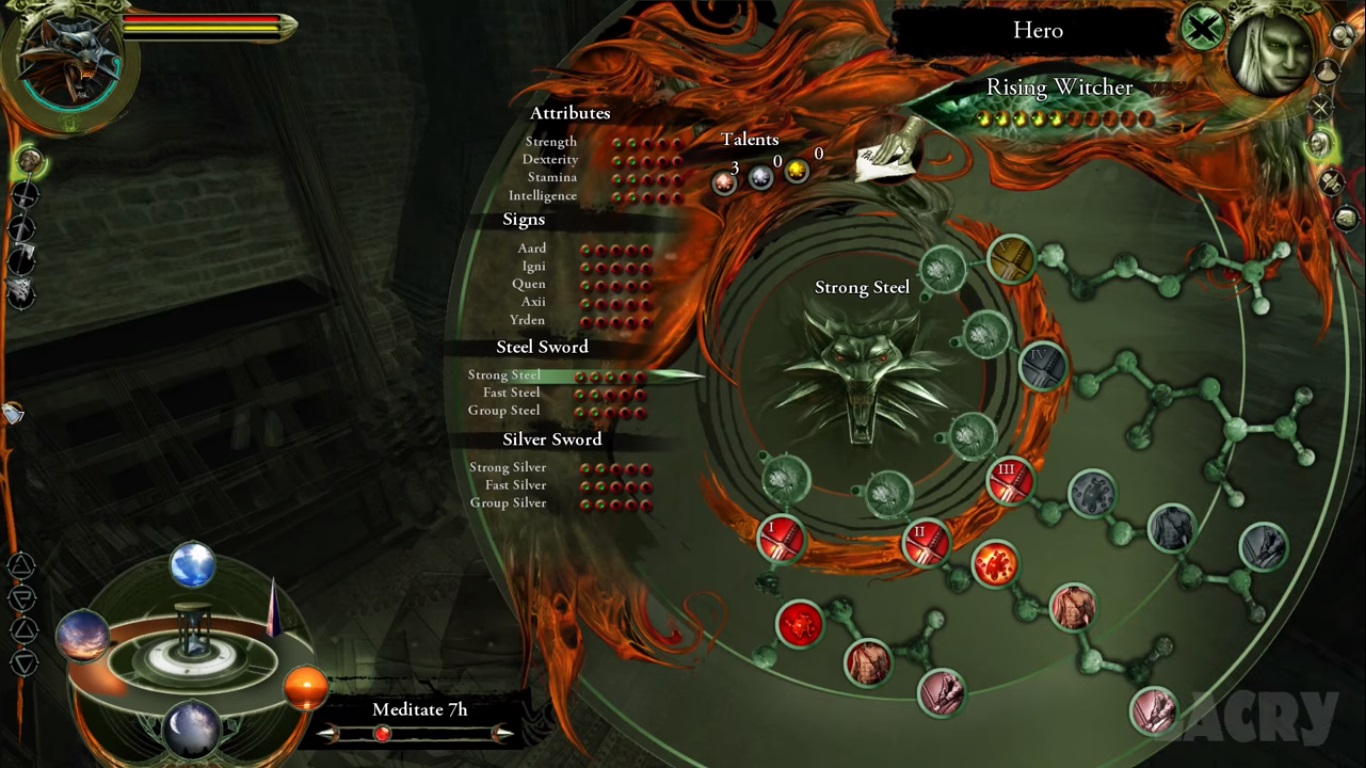Select the wolf medallion icon in the left bar
Screen dimensions: 1366x768
coord(21,291)
